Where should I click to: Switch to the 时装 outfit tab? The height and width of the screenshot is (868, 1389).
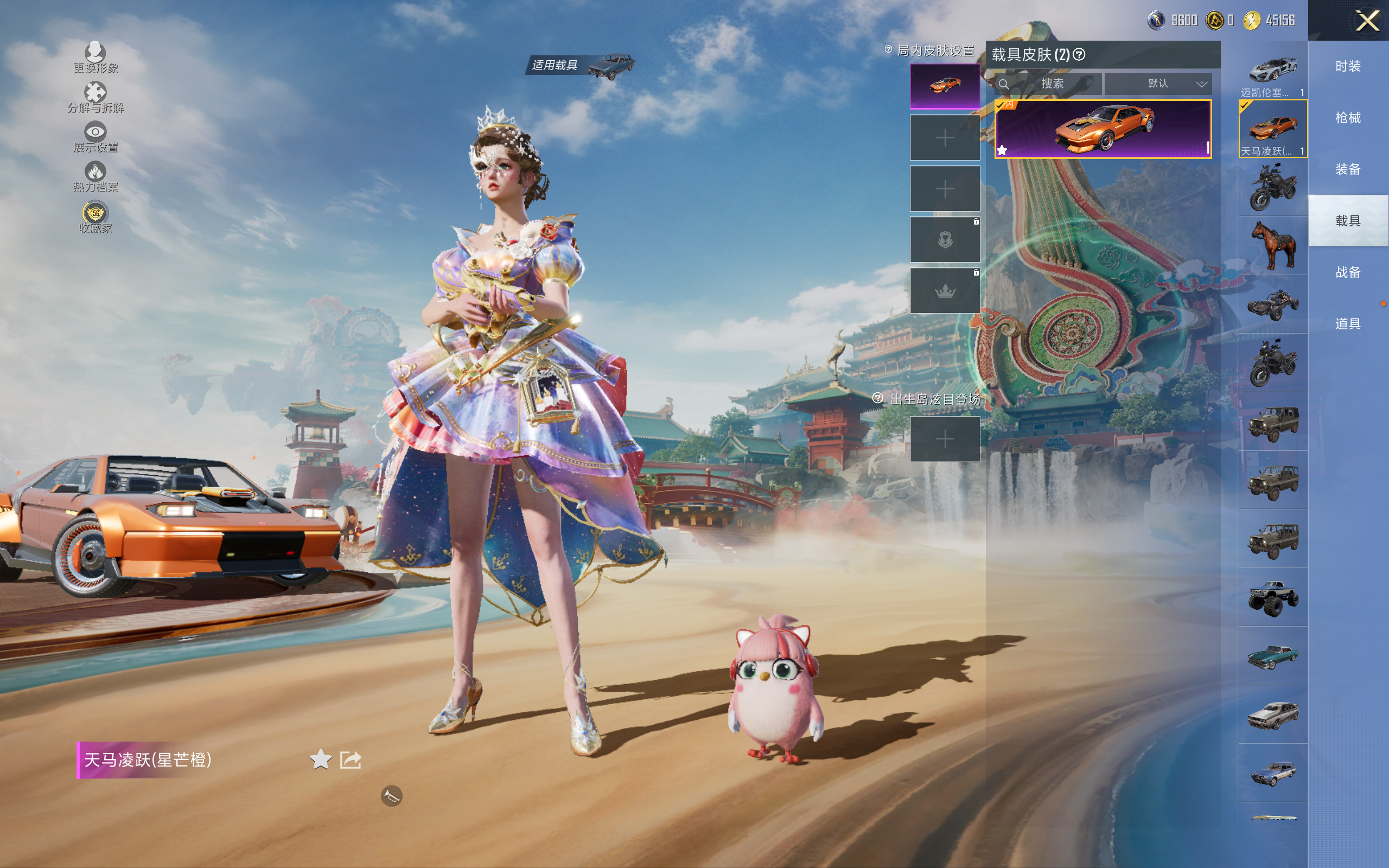coord(1348,67)
